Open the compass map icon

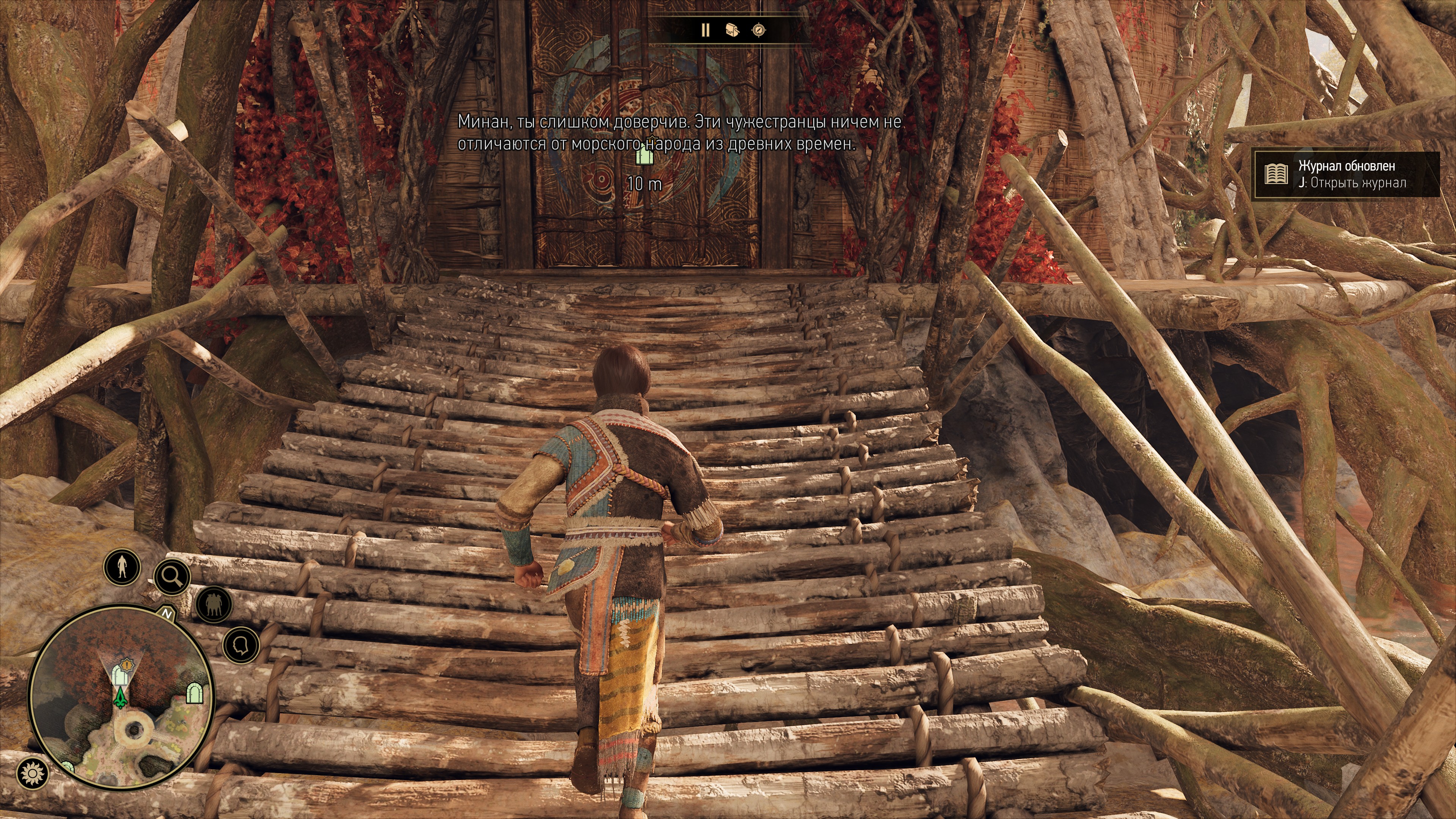click(759, 30)
